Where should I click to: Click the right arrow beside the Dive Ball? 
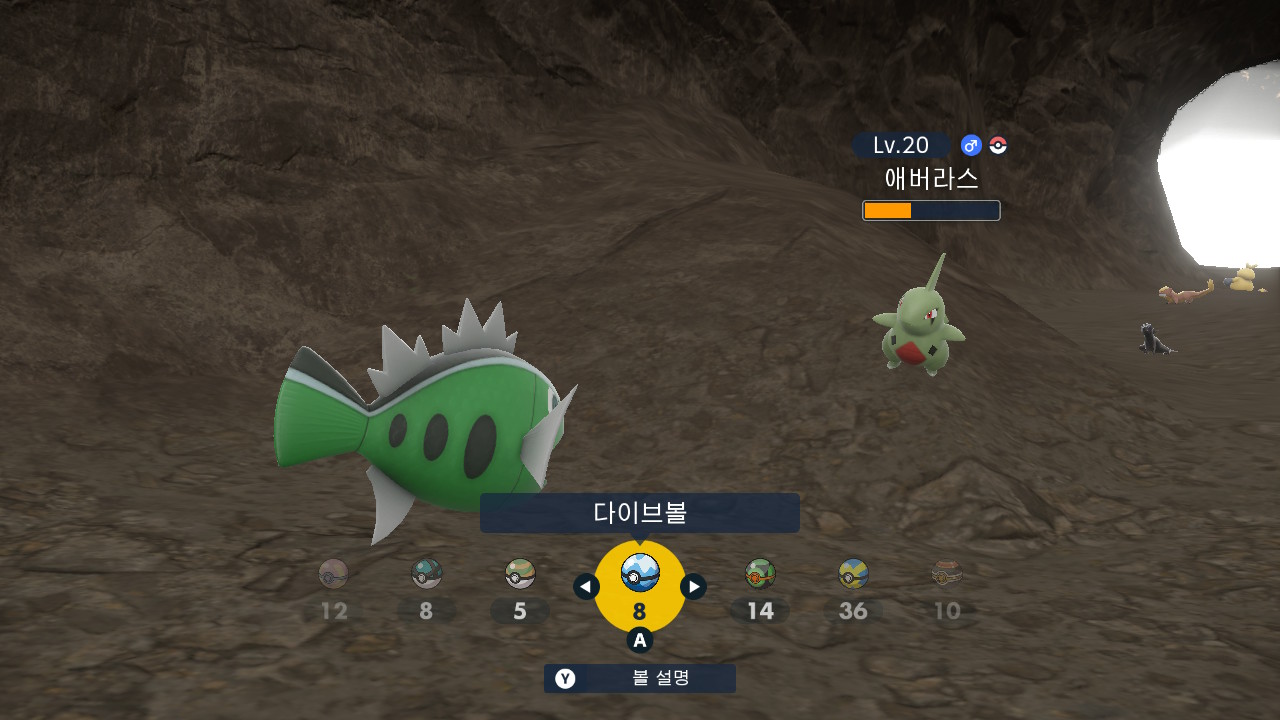pos(693,587)
